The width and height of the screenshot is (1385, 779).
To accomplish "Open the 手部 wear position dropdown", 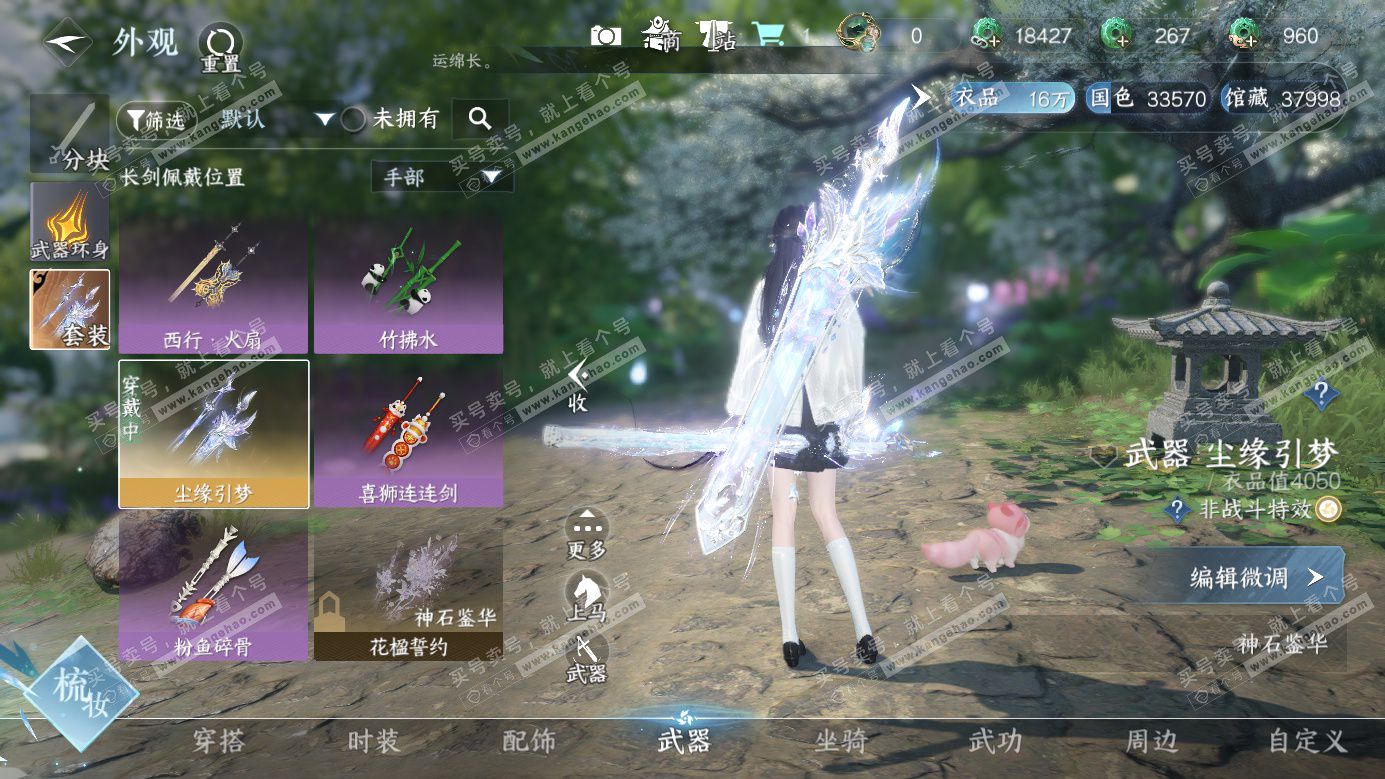I will [x=441, y=177].
